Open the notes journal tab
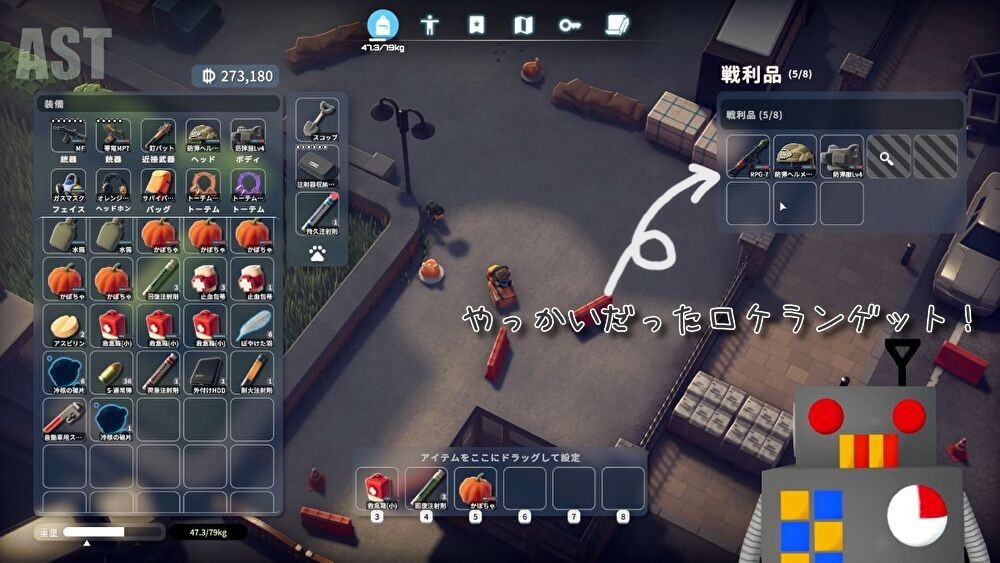 coord(617,25)
